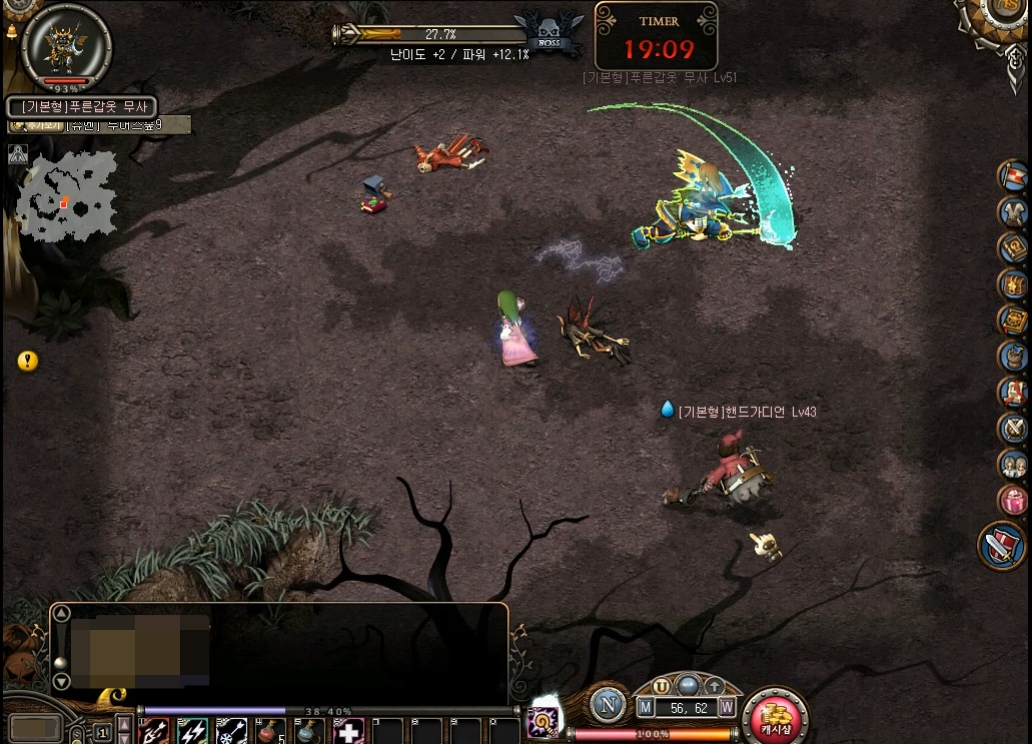Screen dimensions: 1032x744
Task: Open the cash shop (캐시샵) button
Action: (775, 716)
